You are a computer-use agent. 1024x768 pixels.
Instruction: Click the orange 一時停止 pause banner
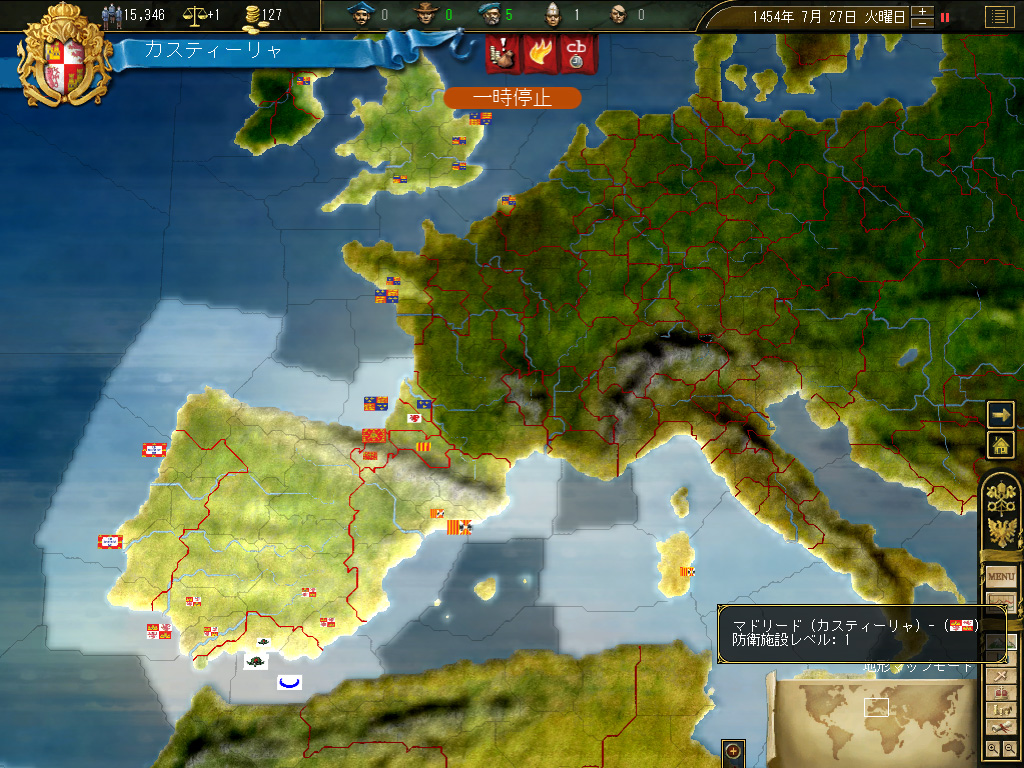(x=512, y=98)
